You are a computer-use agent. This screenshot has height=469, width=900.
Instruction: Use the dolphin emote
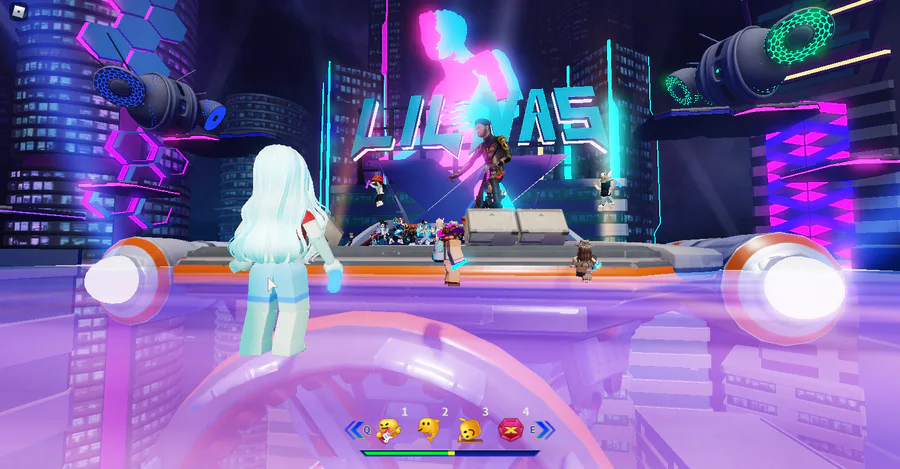(x=430, y=430)
